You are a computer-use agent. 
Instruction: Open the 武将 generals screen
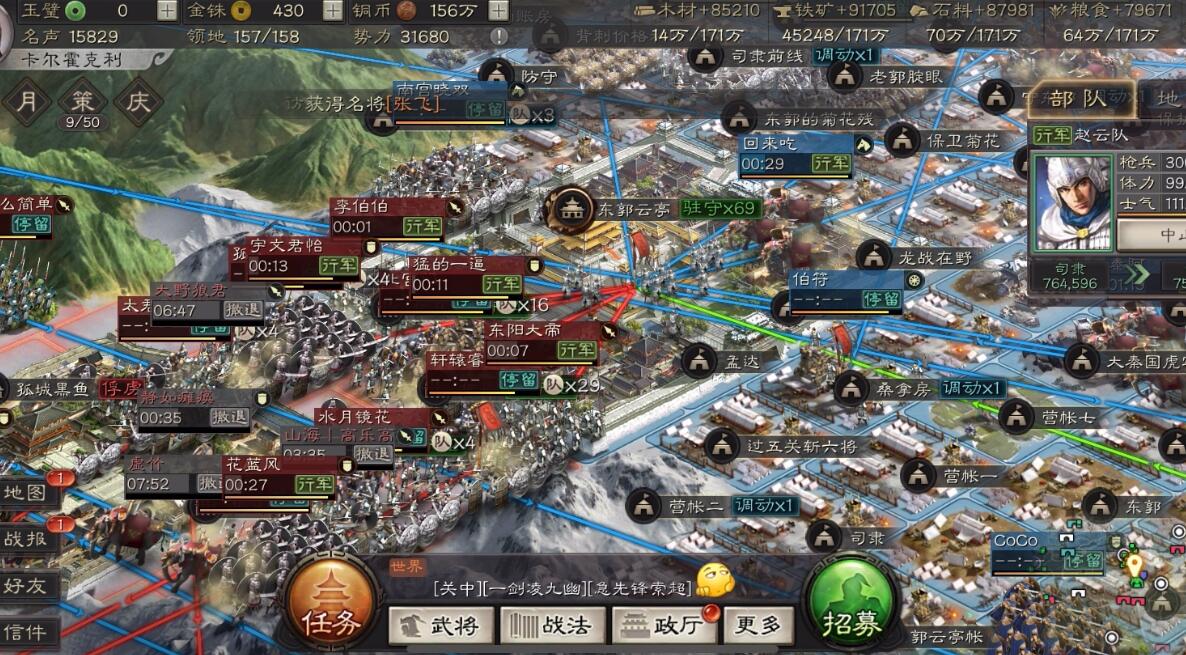441,626
